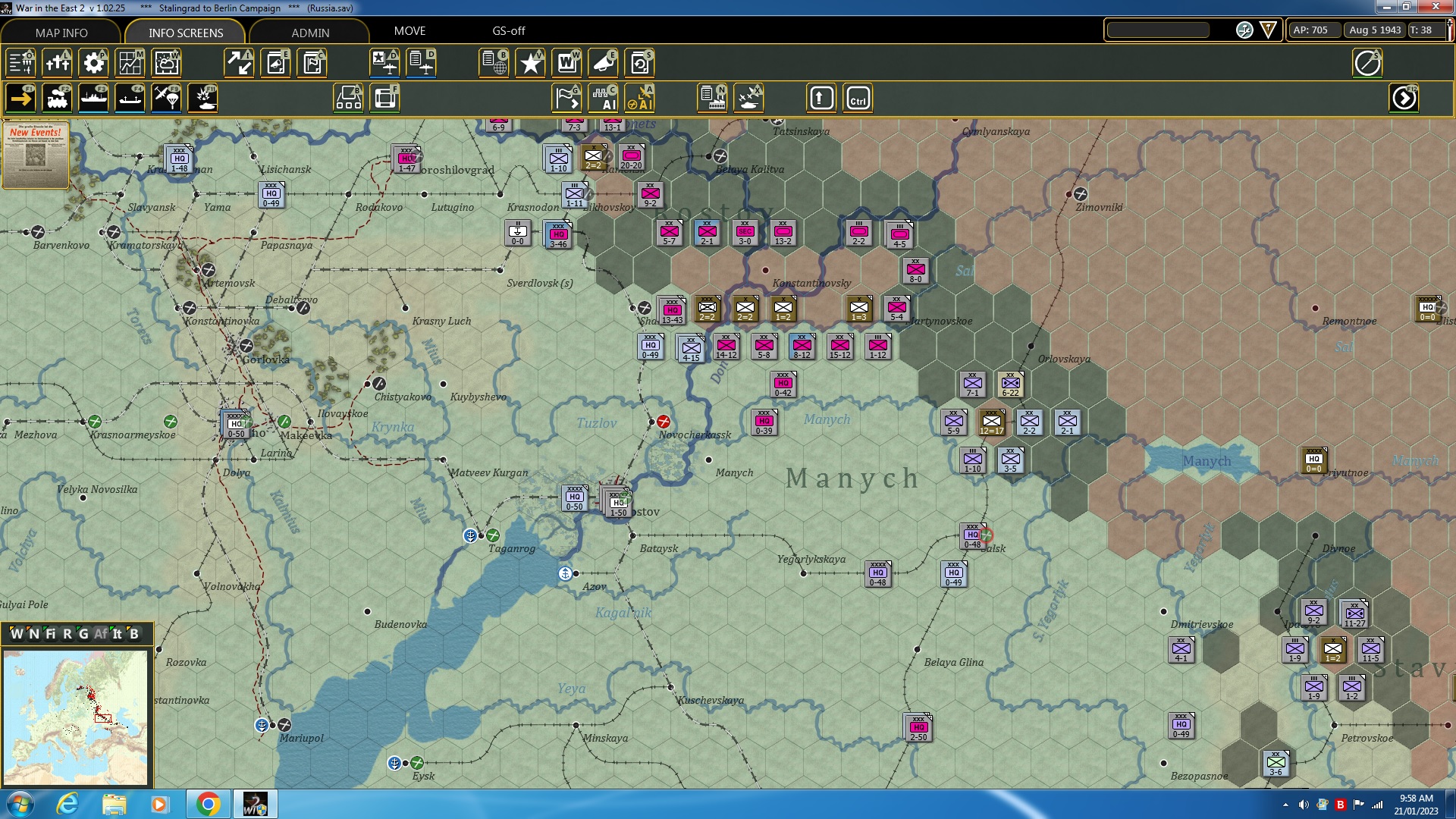End the turn with the F12 button
The width and height of the screenshot is (1456, 819).
(1404, 98)
